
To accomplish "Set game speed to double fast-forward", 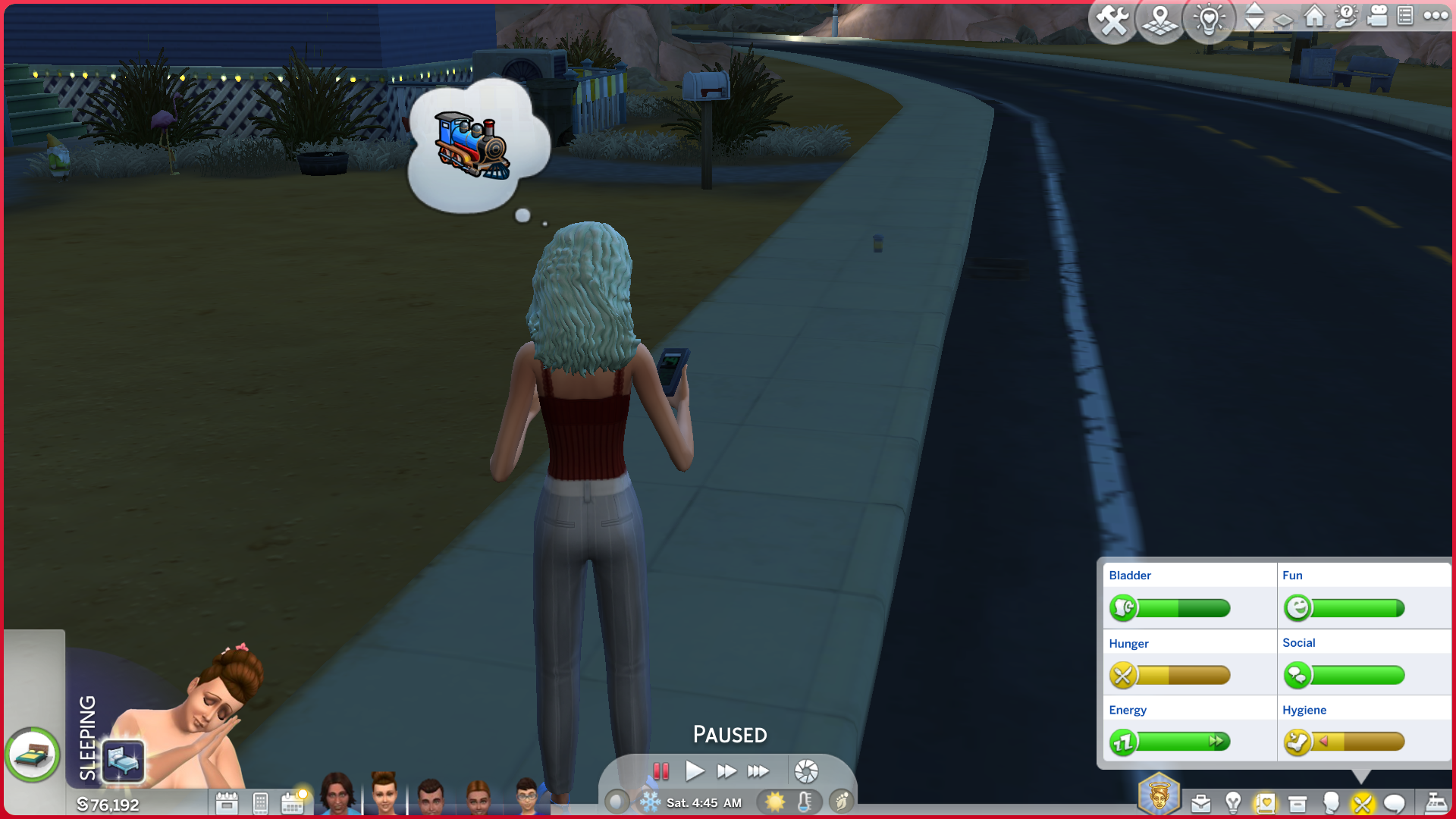I will [x=726, y=771].
